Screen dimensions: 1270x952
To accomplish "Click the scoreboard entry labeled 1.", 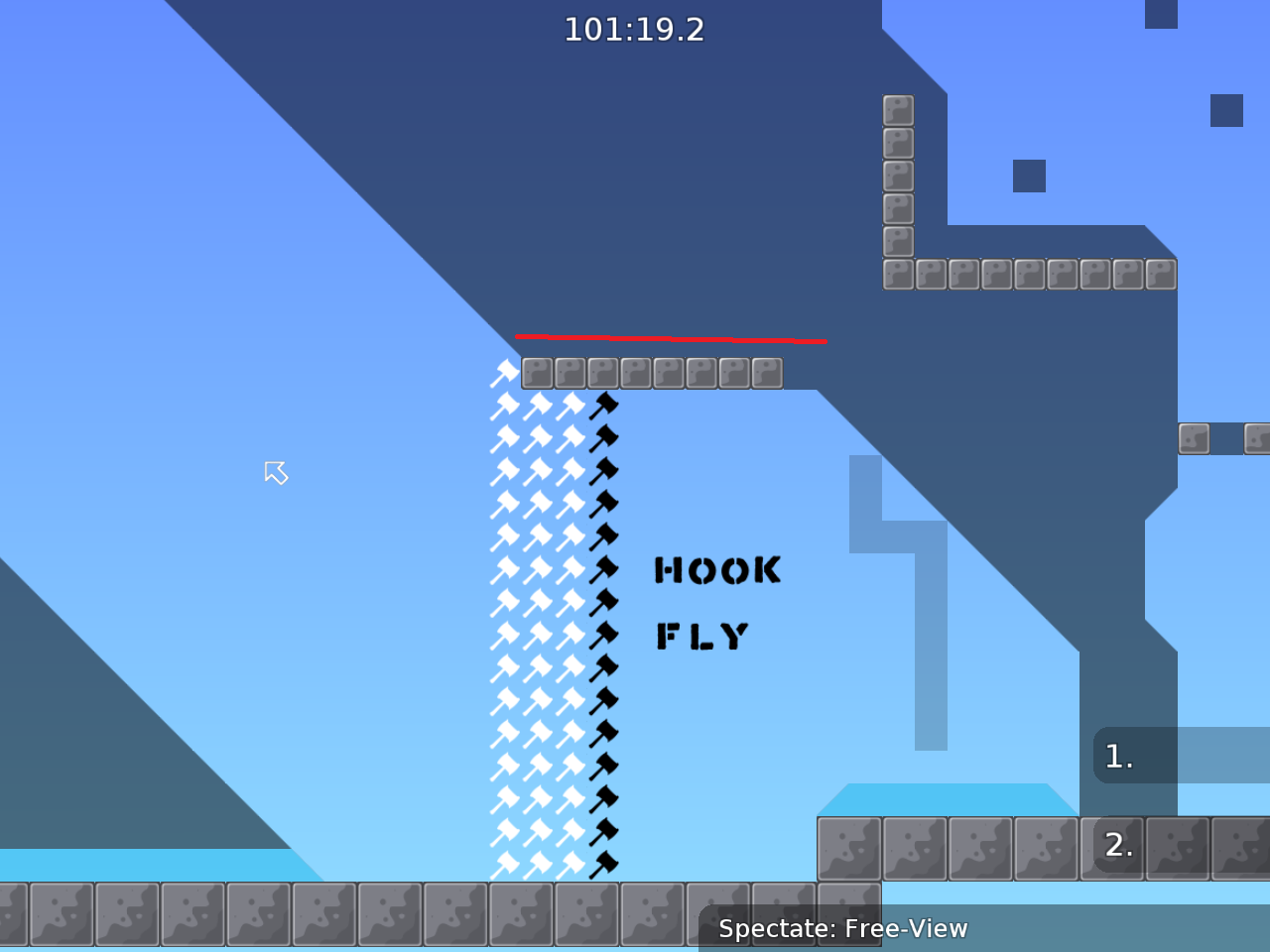I will [x=1119, y=756].
